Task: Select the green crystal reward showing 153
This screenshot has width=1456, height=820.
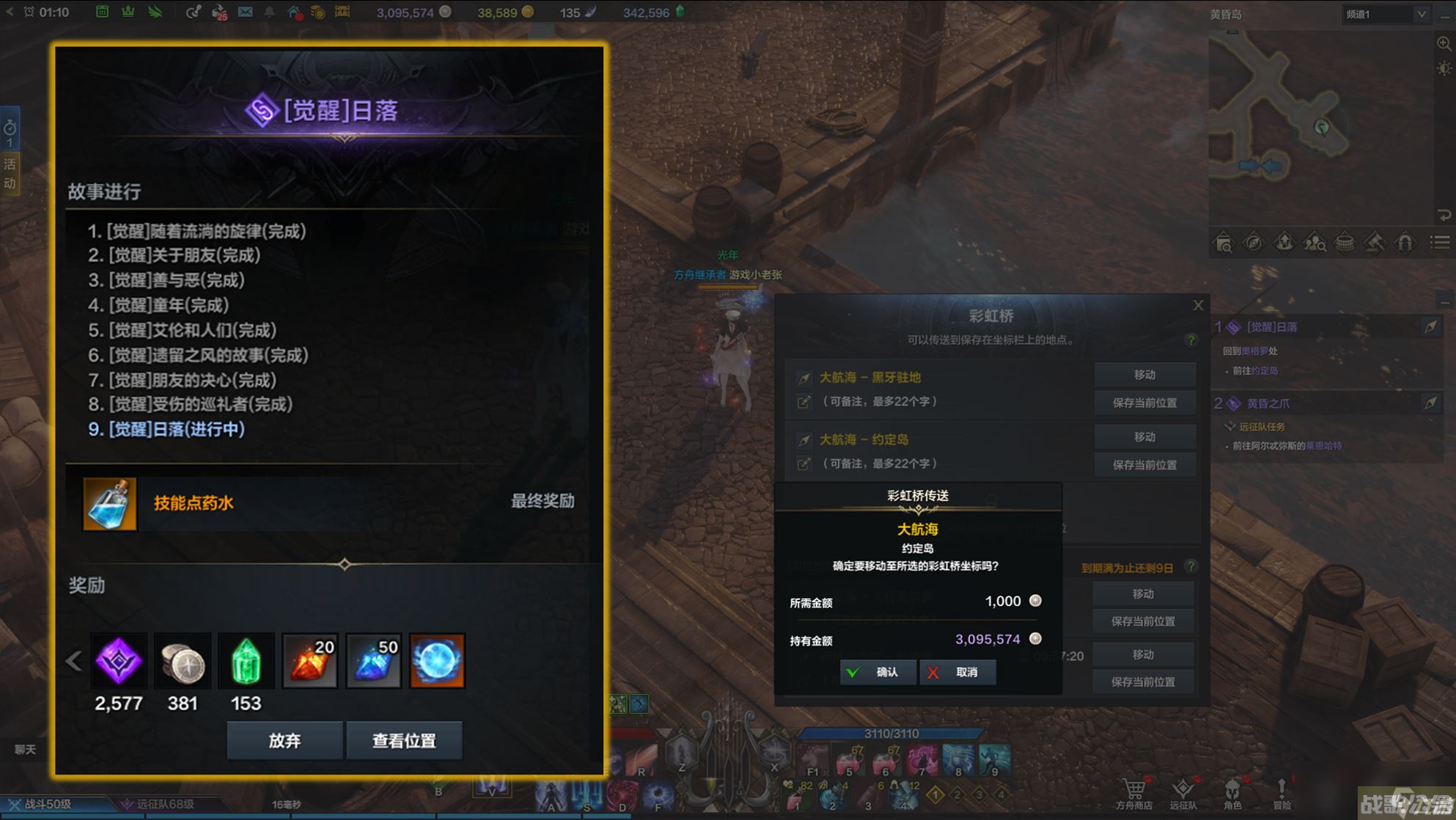Action: pyautogui.click(x=246, y=661)
